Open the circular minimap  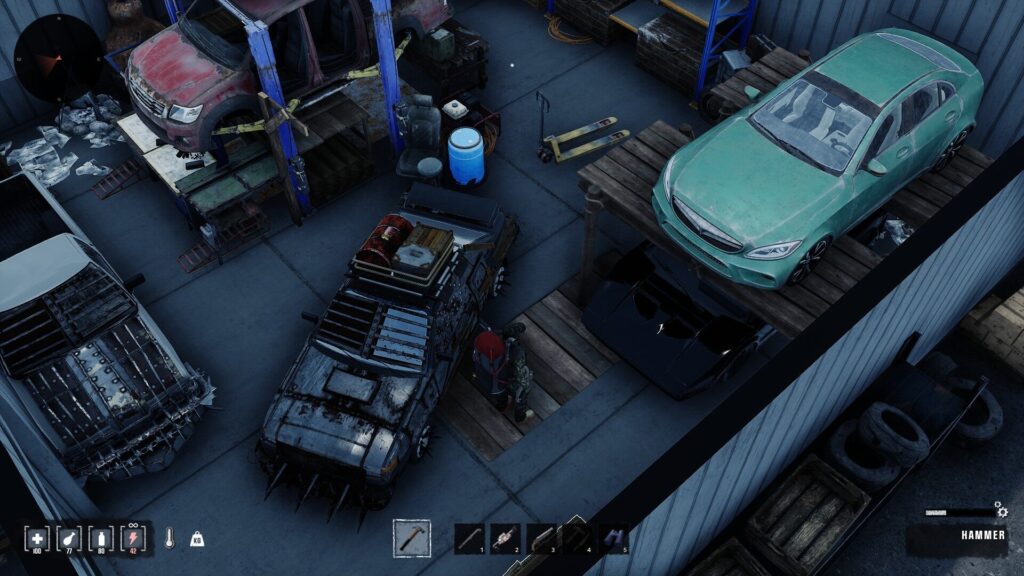pyautogui.click(x=57, y=58)
